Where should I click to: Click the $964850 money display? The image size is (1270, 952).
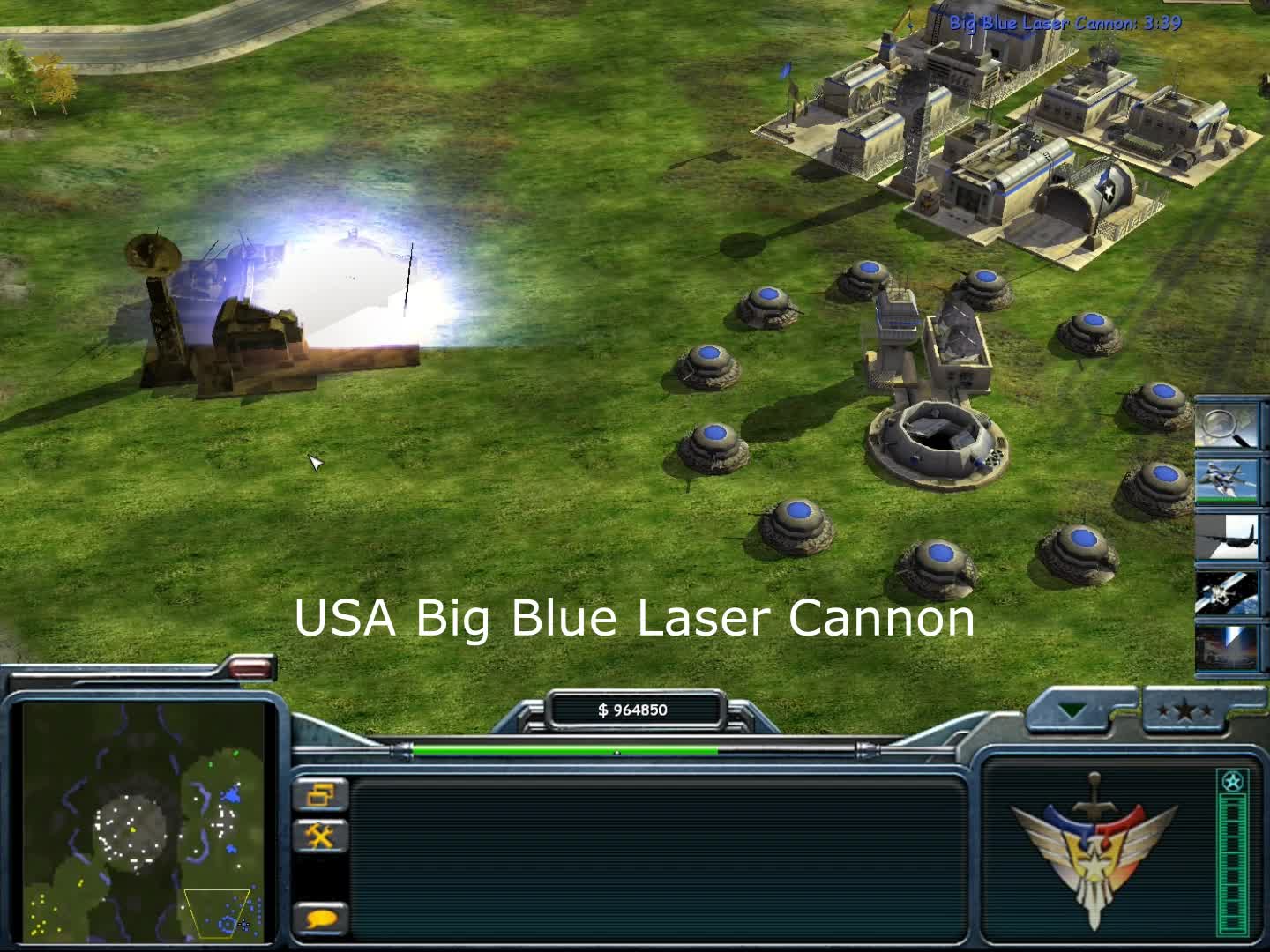coord(633,709)
